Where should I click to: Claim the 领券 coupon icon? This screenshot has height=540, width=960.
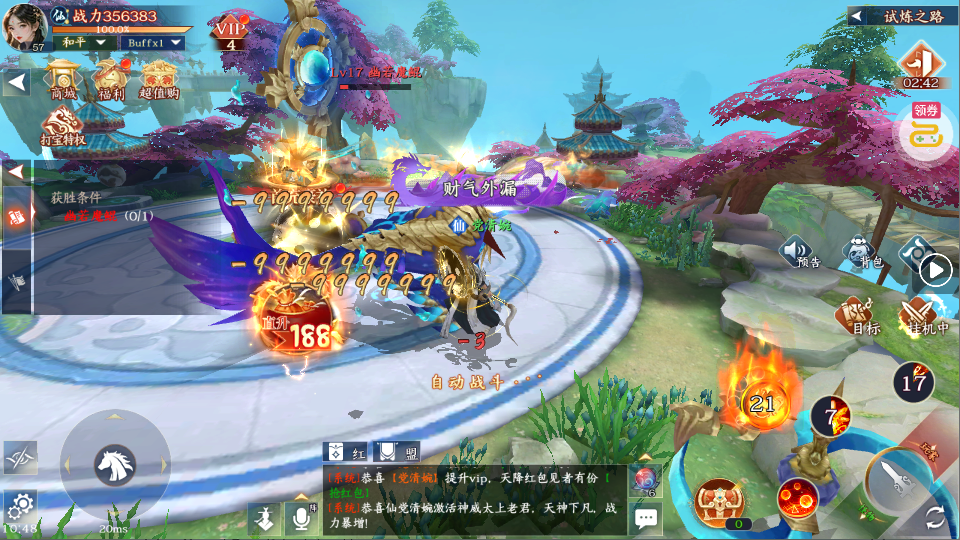[x=926, y=129]
